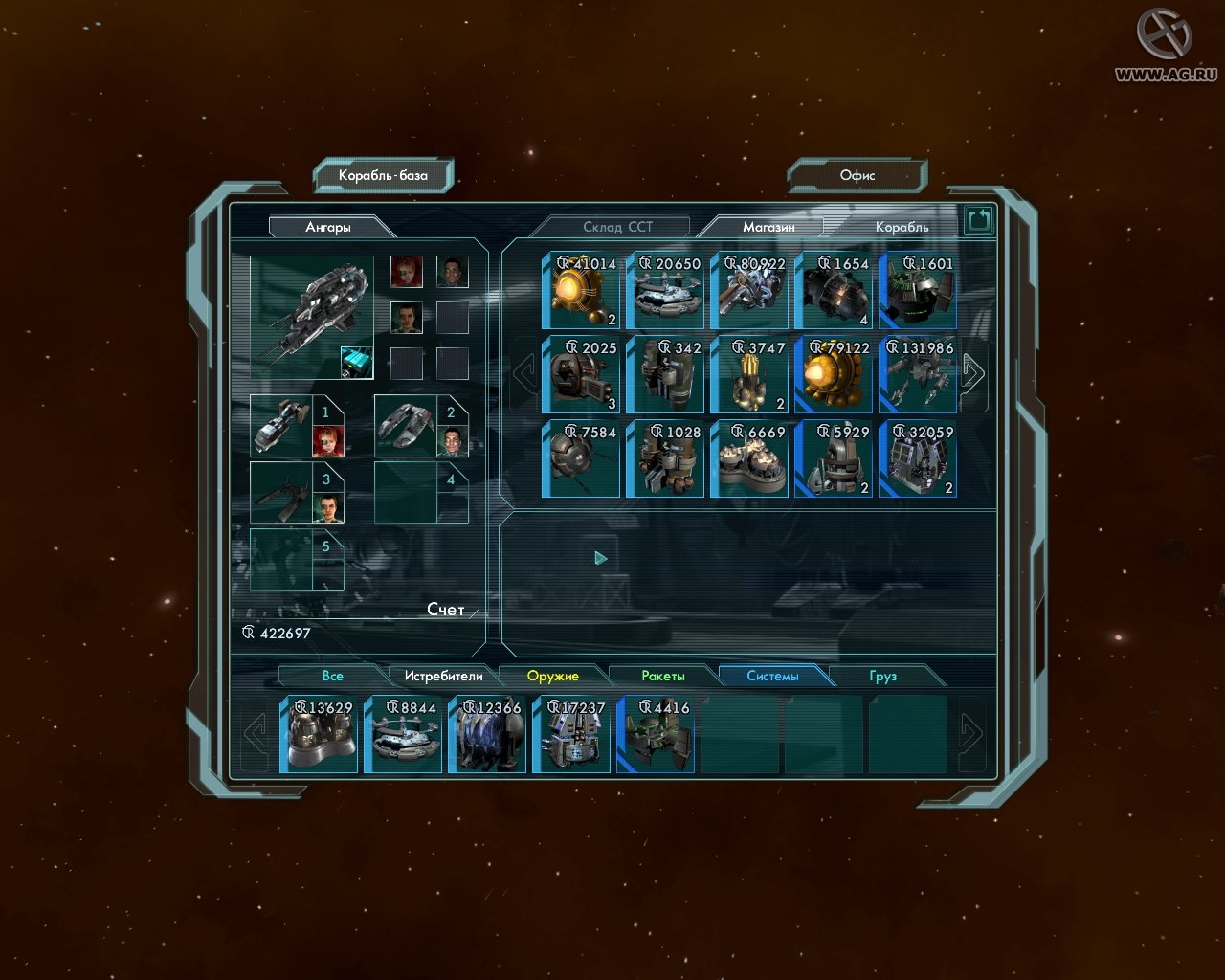Select the inventory item priced 13629
This screenshot has width=1225, height=980.
coord(319,735)
